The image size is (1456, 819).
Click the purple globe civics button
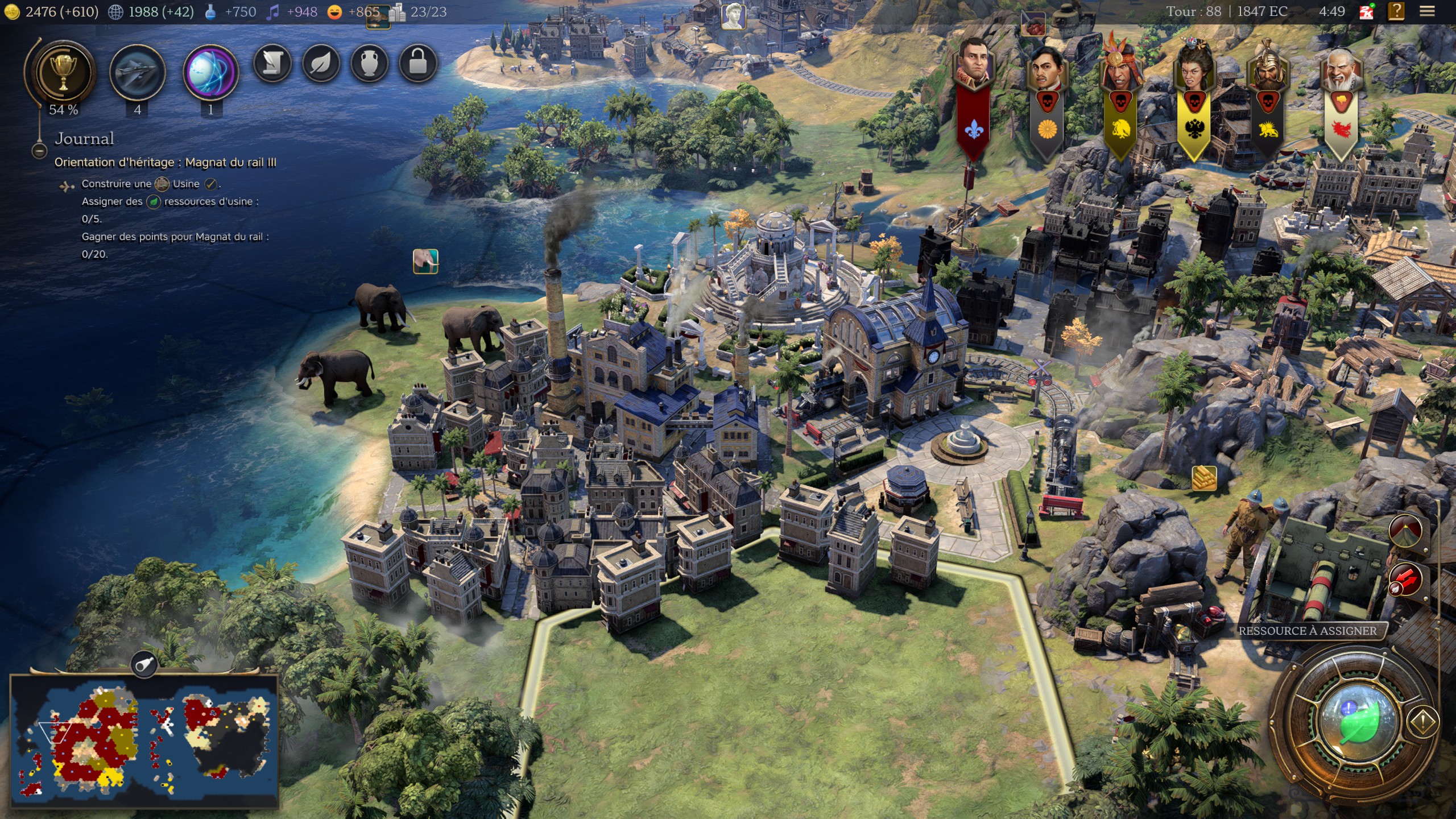(x=210, y=72)
